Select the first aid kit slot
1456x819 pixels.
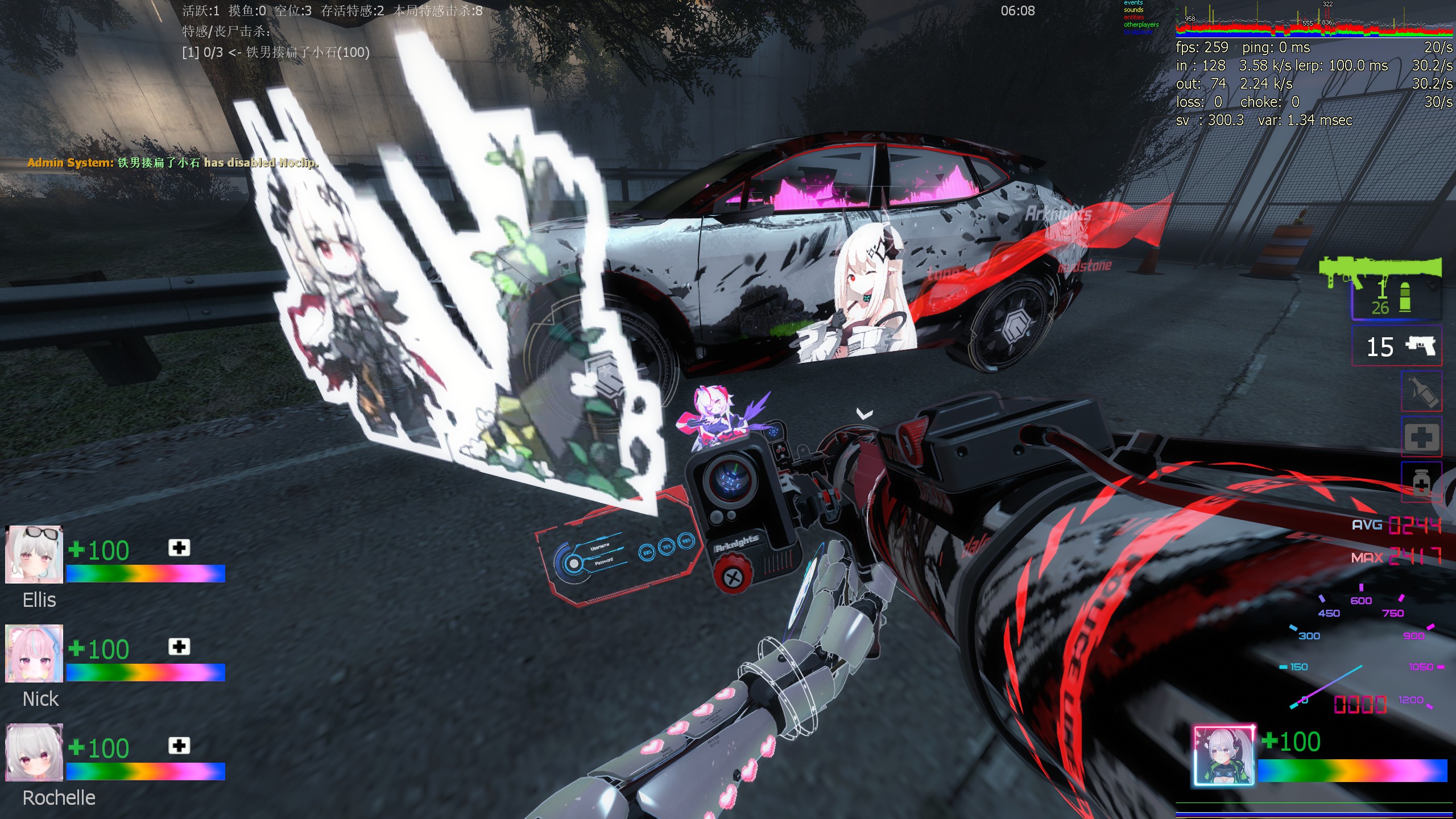(x=1421, y=437)
